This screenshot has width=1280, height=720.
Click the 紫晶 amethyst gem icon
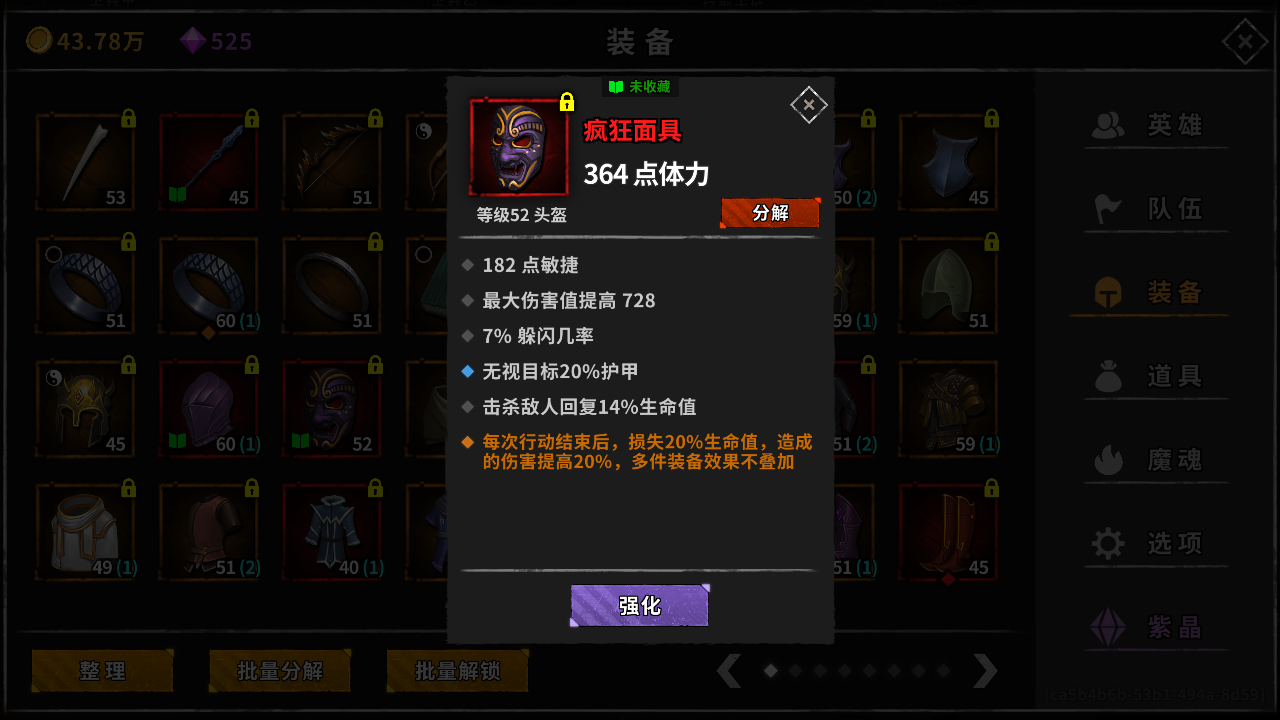click(1107, 627)
